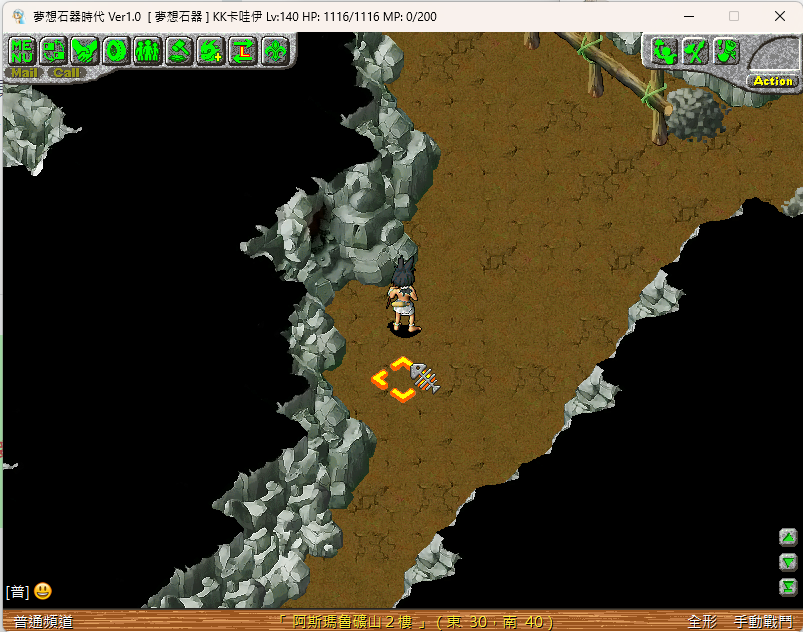
Task: Click the exclamation character icon
Action: [x=726, y=51]
